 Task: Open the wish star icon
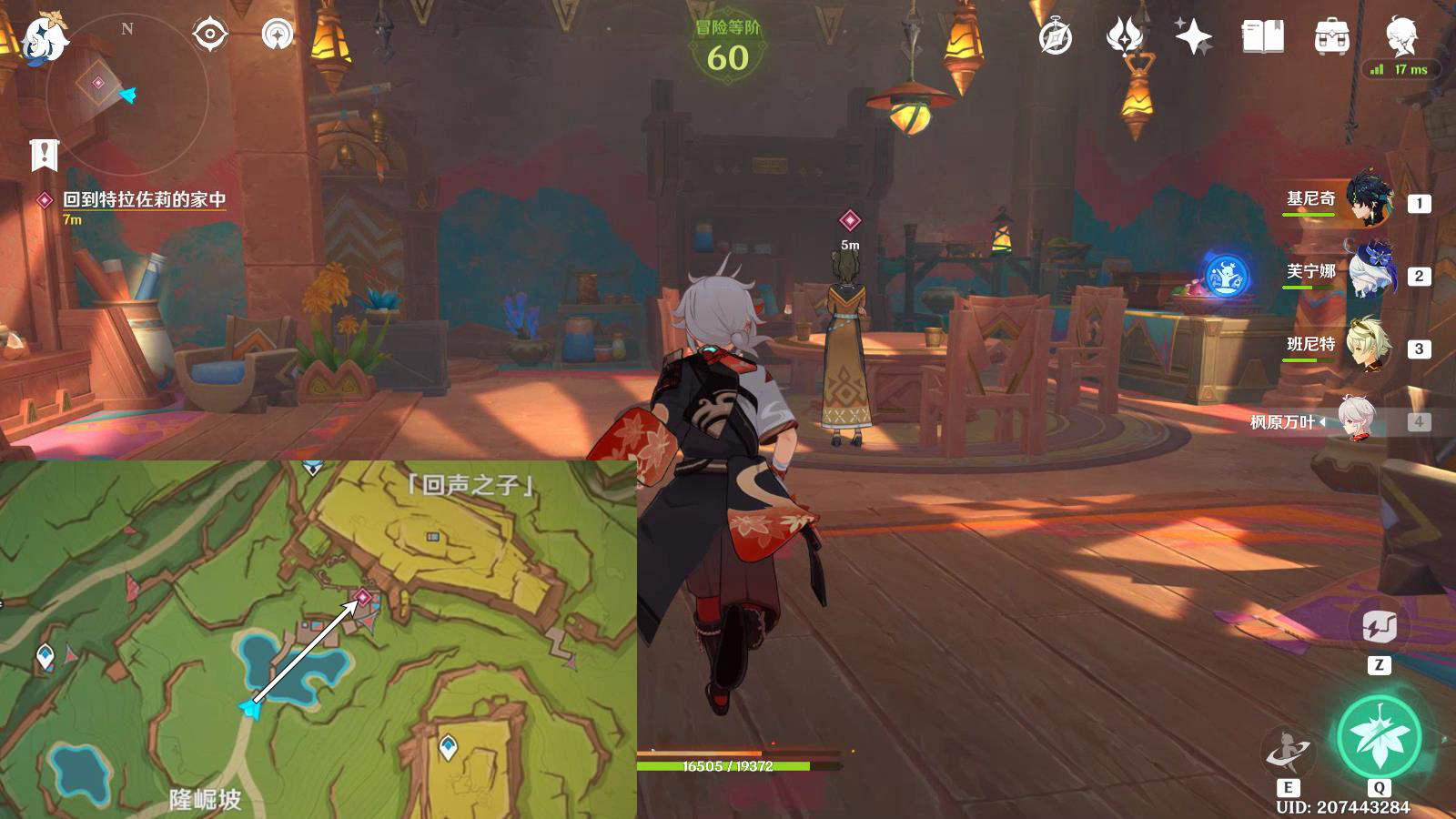1193,37
